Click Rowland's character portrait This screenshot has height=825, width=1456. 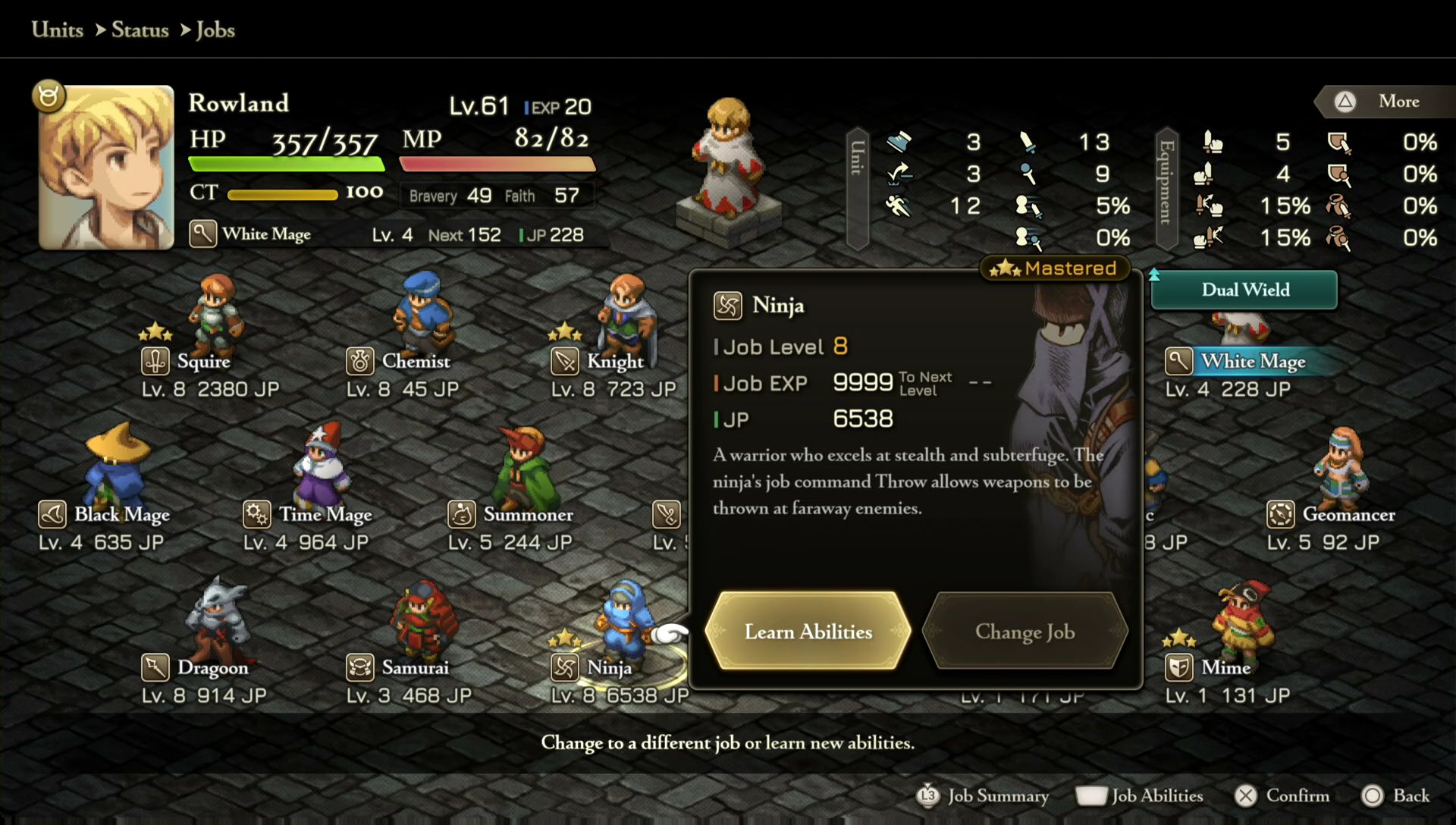[x=106, y=168]
